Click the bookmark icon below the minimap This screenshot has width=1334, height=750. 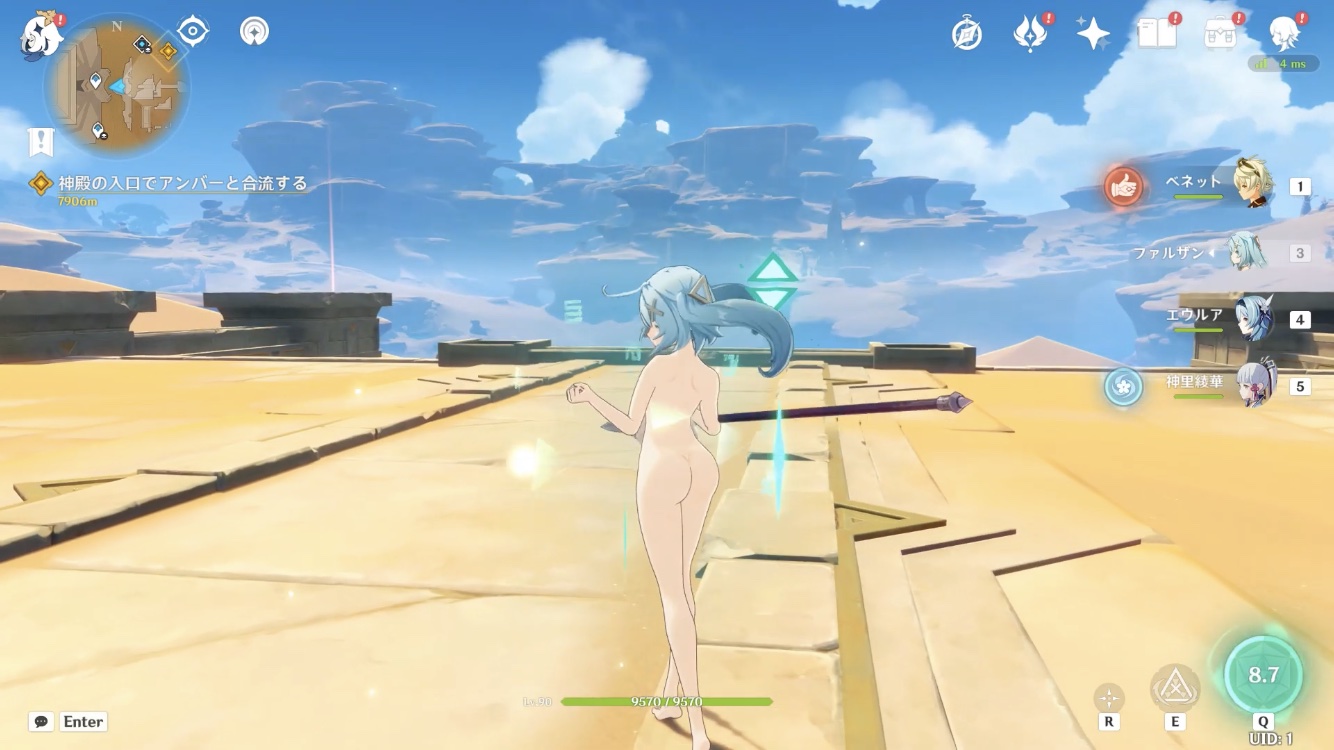tap(40, 143)
